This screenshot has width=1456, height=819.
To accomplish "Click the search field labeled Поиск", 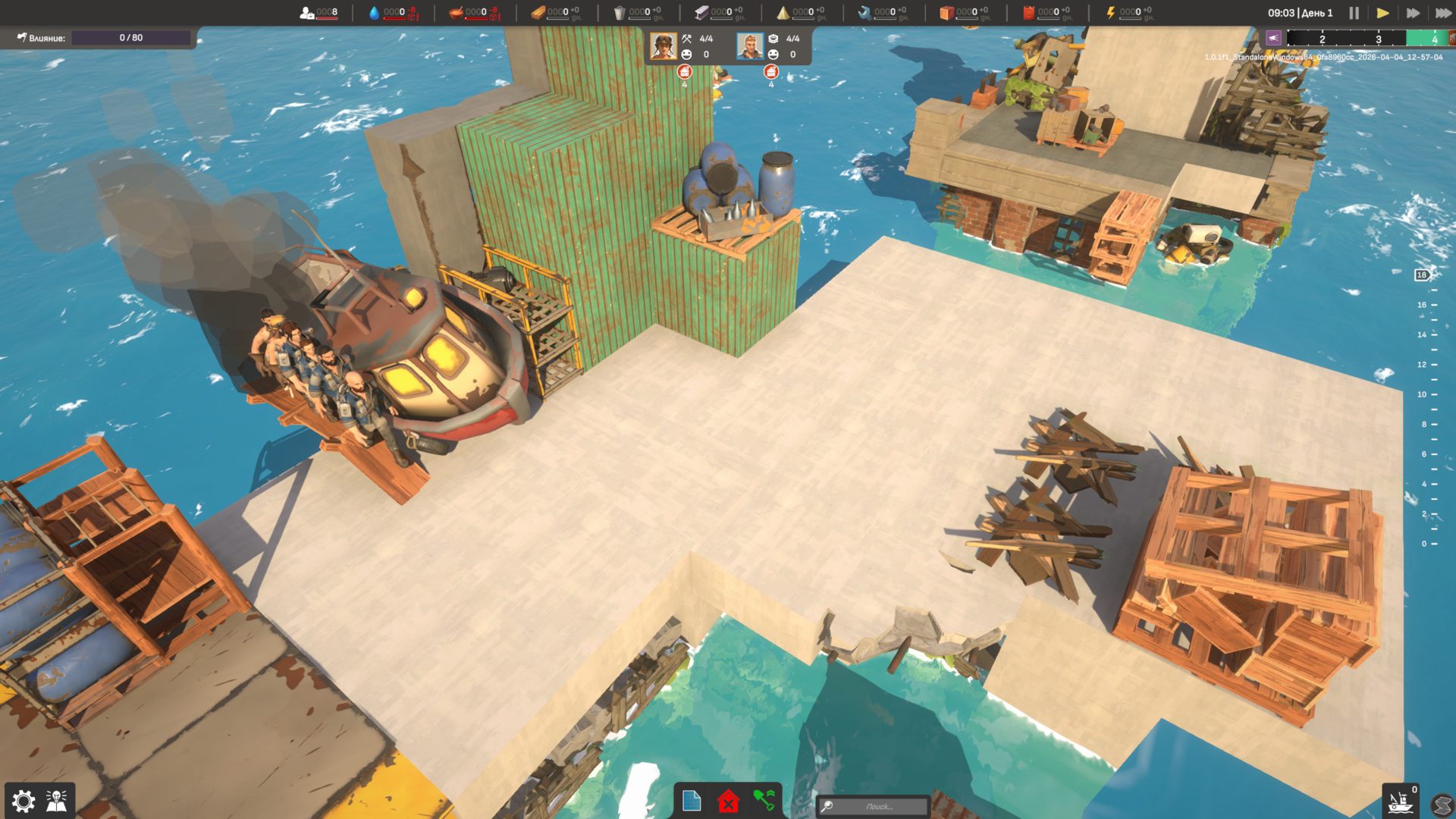I will coord(879,806).
